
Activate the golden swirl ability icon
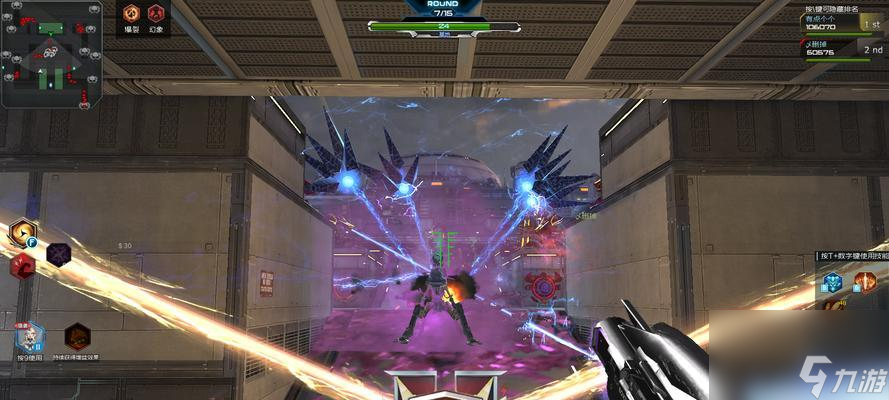pyautogui.click(x=22, y=234)
